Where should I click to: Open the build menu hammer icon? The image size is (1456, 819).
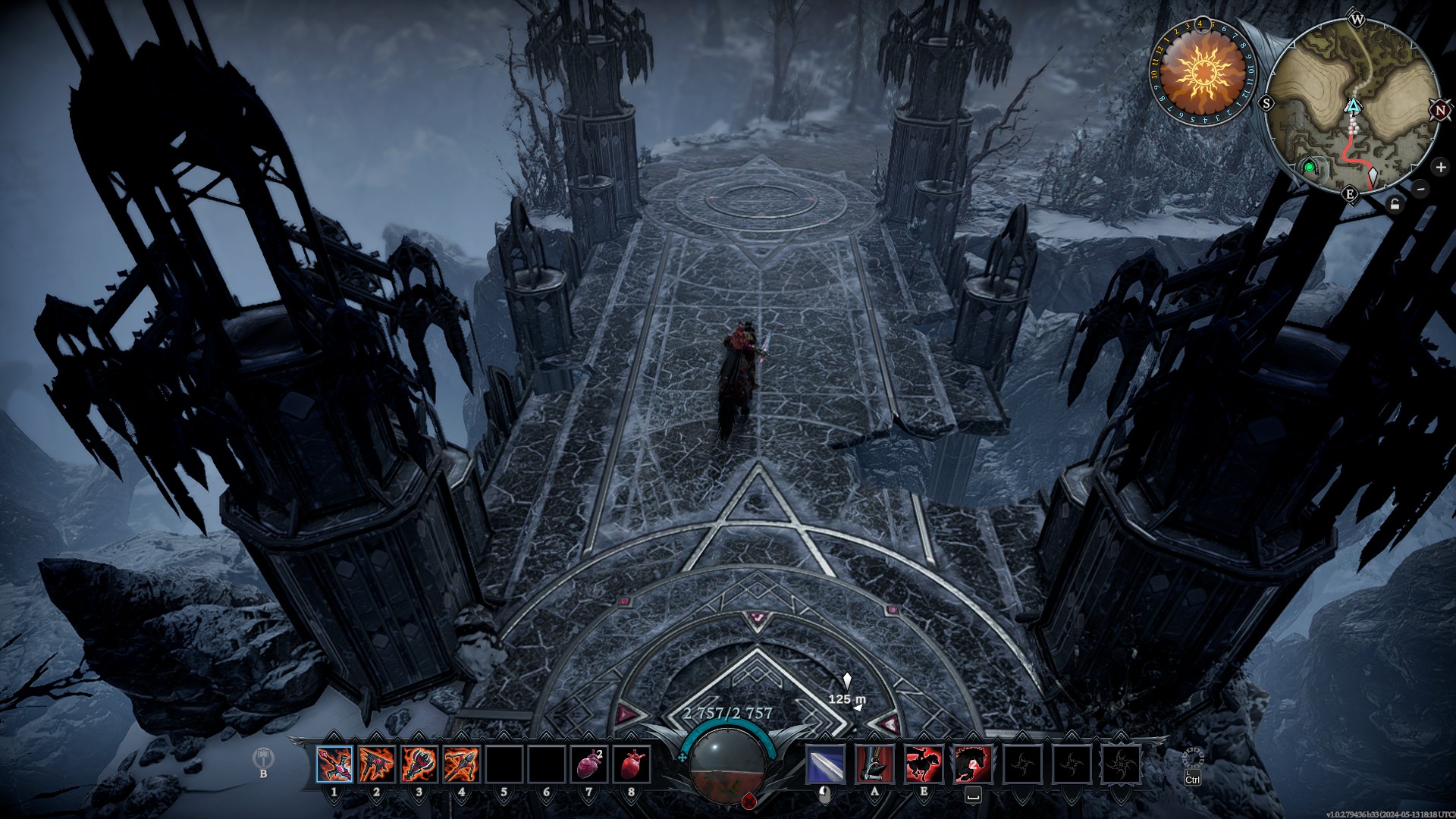(x=263, y=758)
